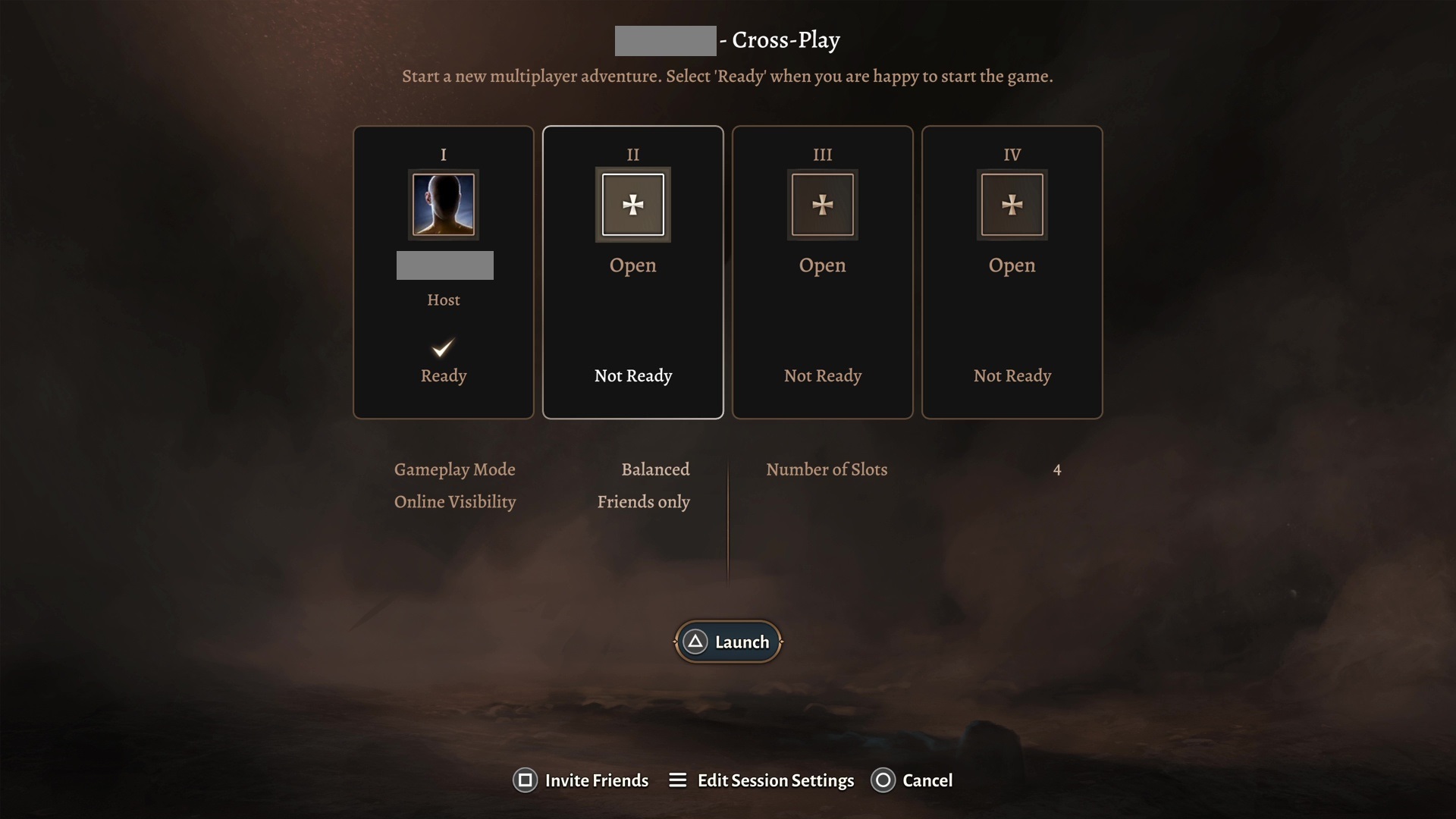Toggle the host Ready checkmark
Image resolution: width=1456 pixels, height=819 pixels.
point(444,349)
